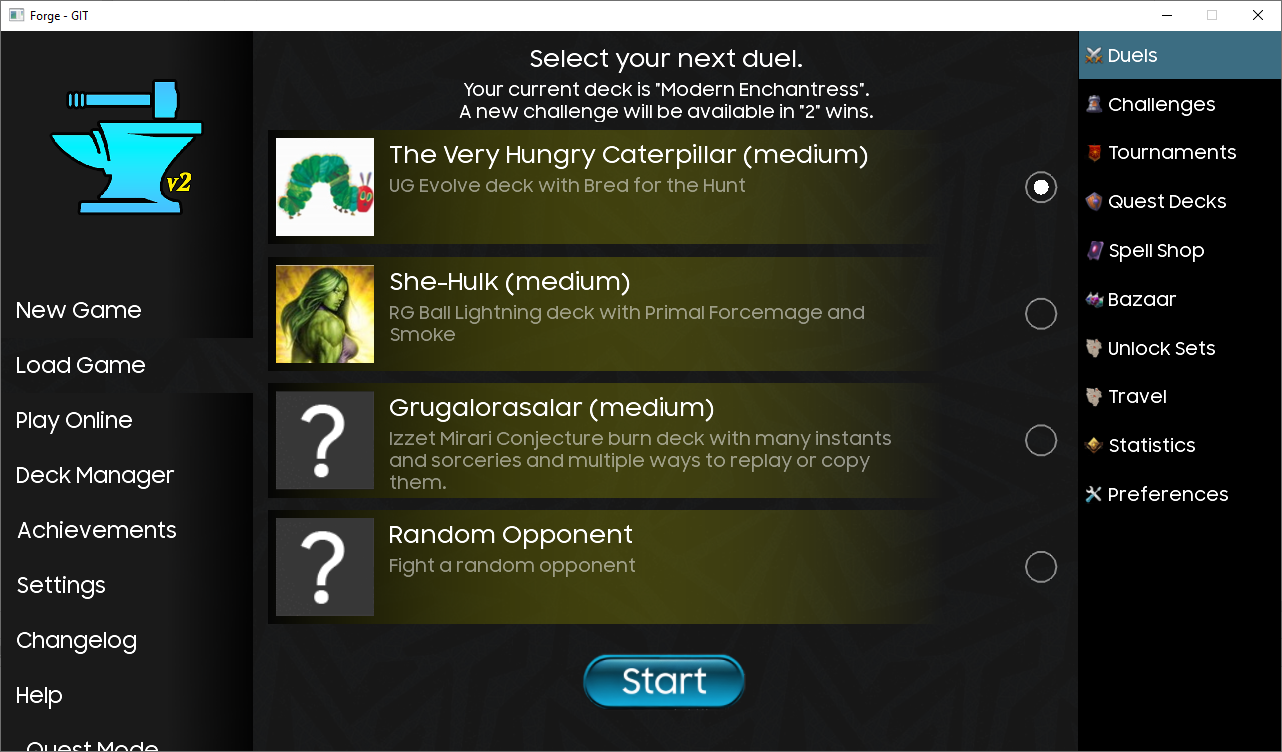Open Tournaments via its shield icon
The height and width of the screenshot is (752, 1282).
click(1092, 152)
